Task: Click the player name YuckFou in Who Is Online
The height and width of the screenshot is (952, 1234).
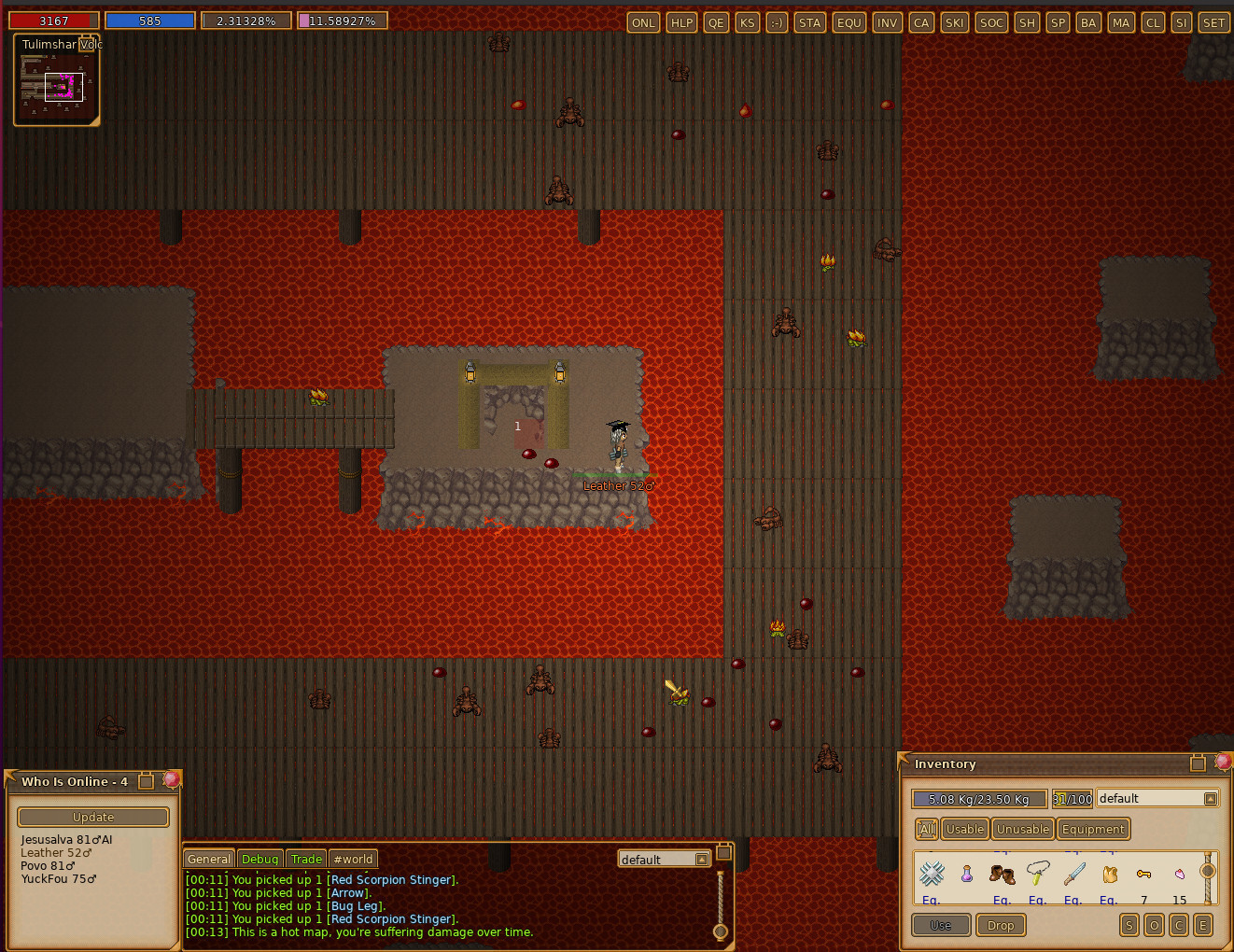Action: tap(58, 878)
